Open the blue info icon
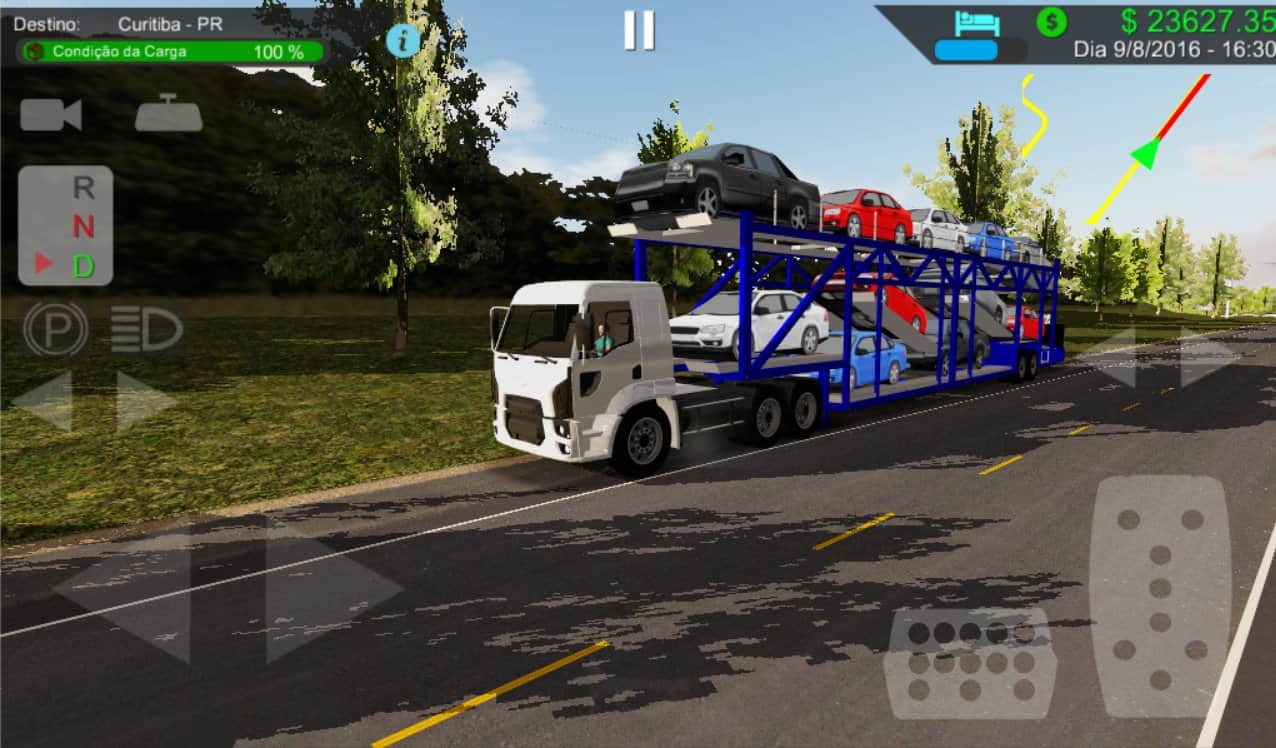This screenshot has width=1276, height=748. (403, 40)
